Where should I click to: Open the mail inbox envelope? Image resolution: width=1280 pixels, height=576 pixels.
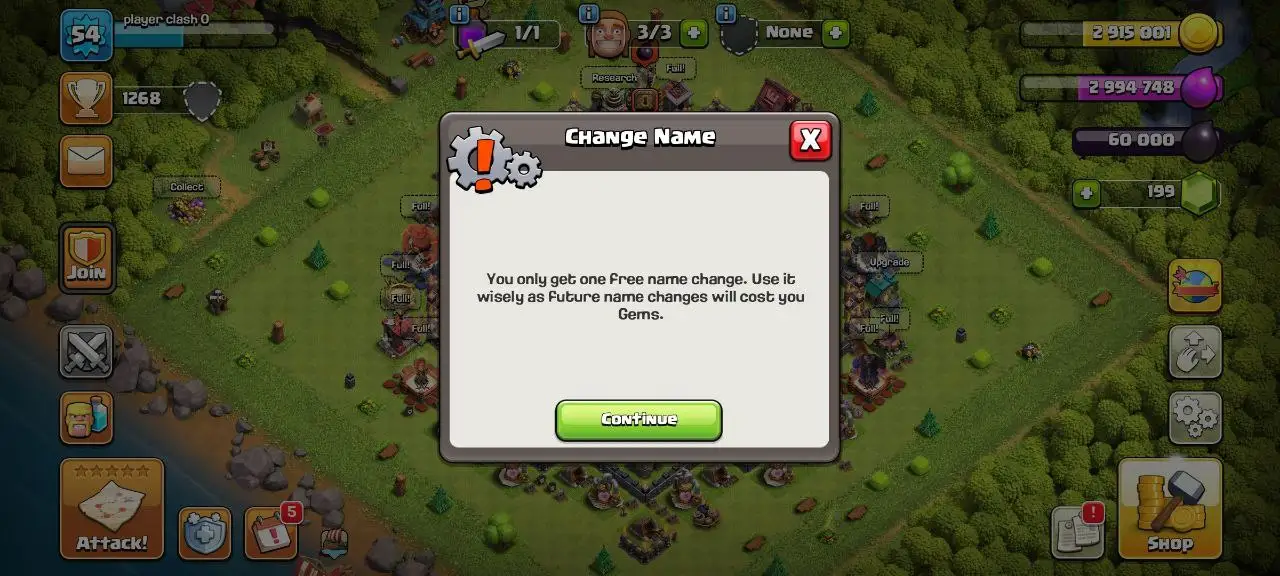(86, 161)
